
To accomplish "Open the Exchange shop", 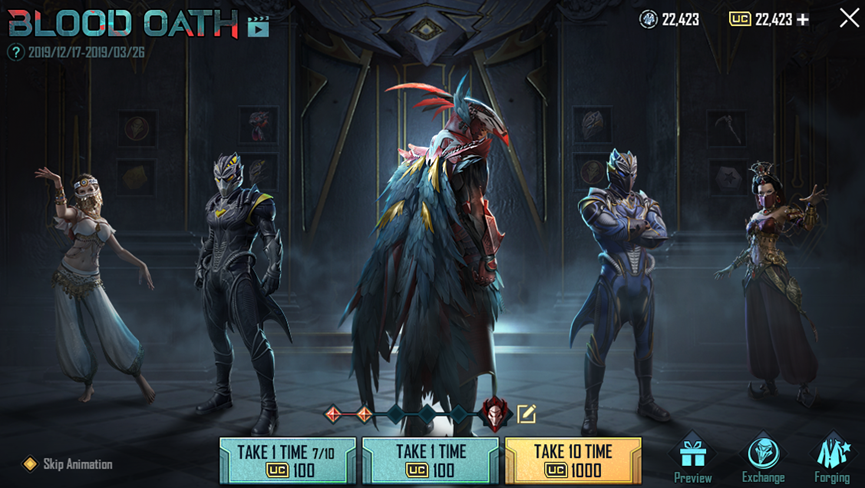I will click(763, 459).
